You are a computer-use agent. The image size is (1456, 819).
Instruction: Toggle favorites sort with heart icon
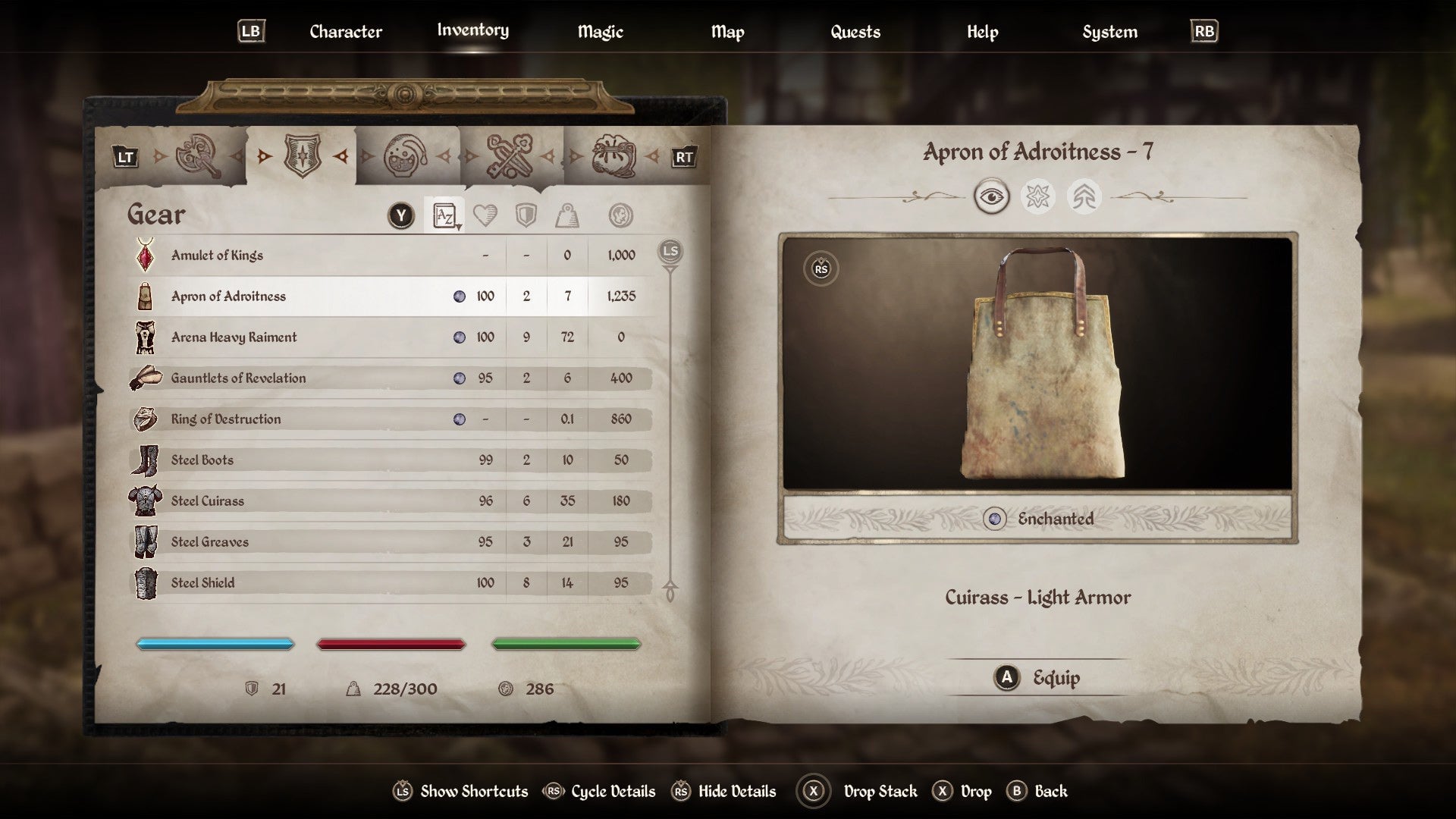486,215
